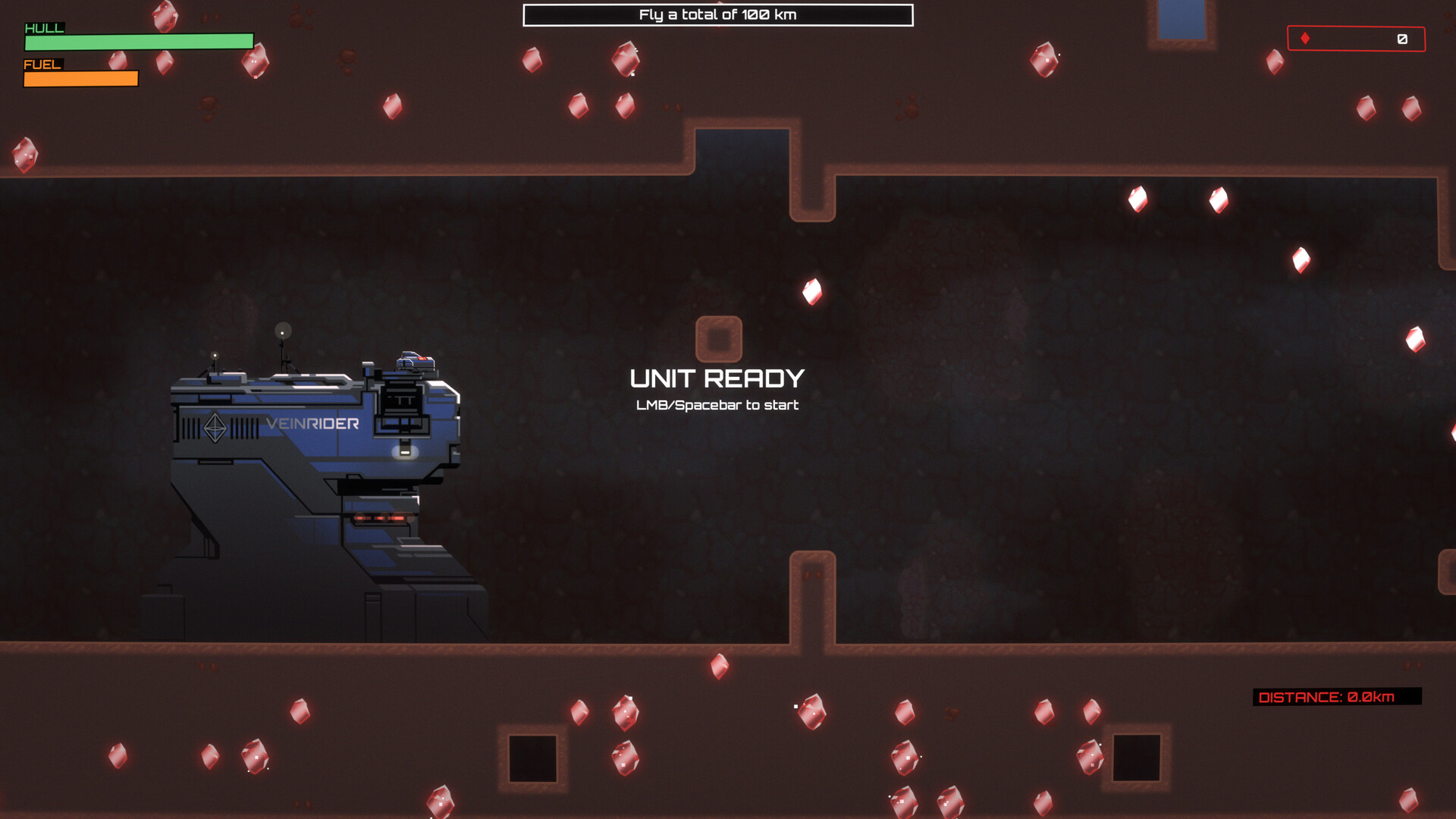1456x819 pixels.
Task: Click the UNIT READY heading
Action: 717,377
